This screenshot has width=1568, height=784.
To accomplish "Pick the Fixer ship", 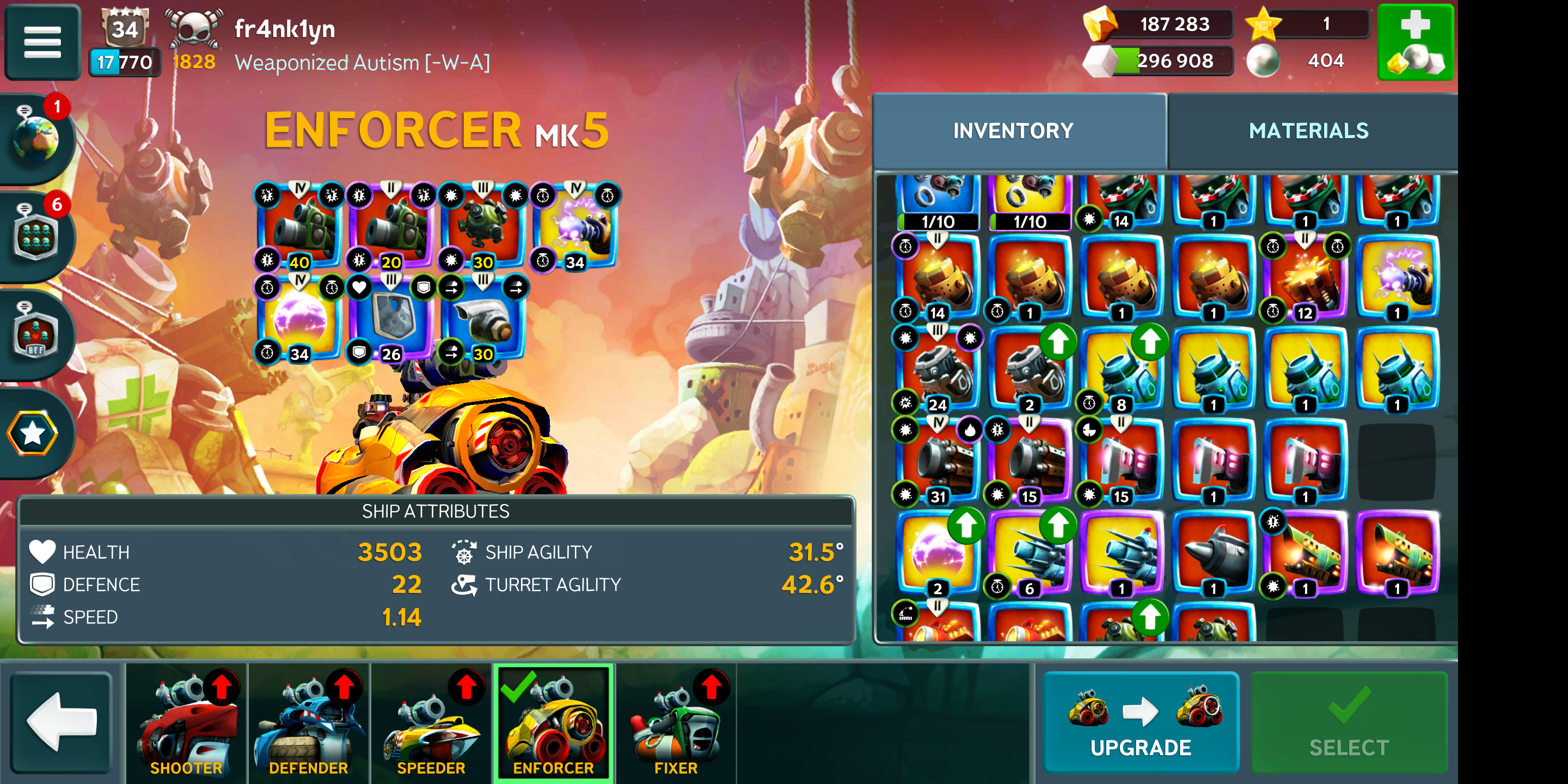I will tap(676, 722).
